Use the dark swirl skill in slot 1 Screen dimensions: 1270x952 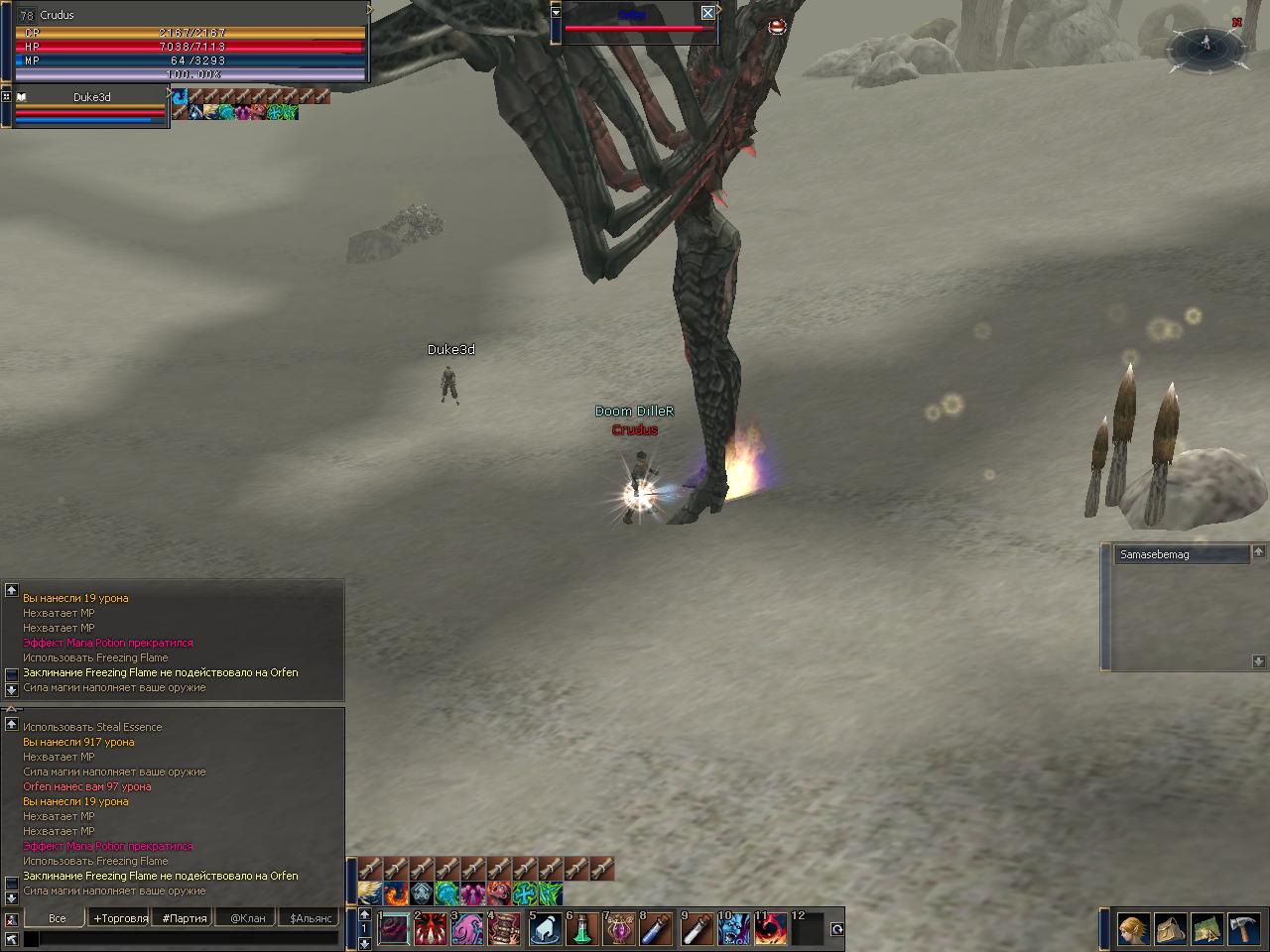pyautogui.click(x=394, y=929)
